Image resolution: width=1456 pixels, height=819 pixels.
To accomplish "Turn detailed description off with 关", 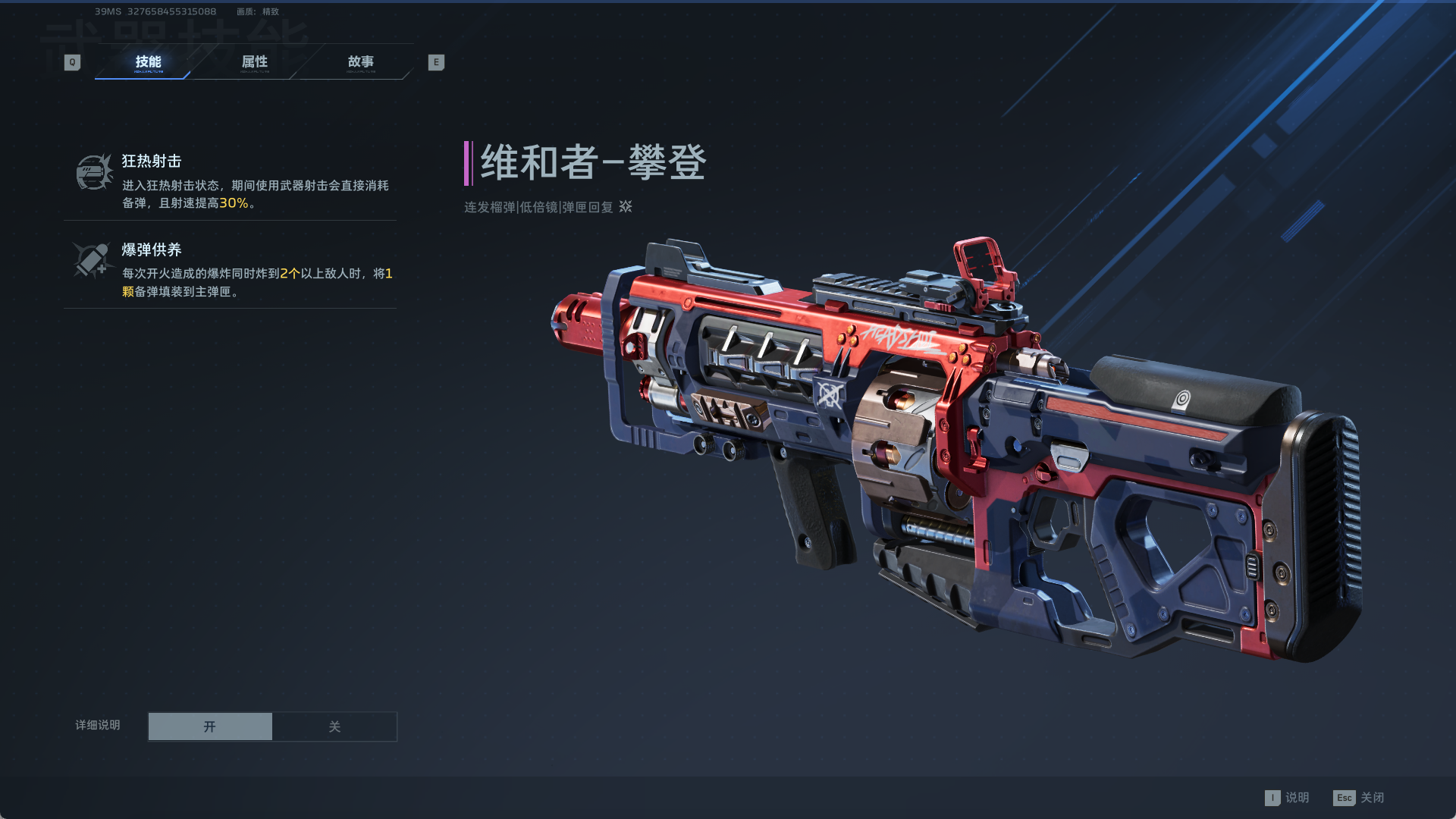I will (x=334, y=726).
